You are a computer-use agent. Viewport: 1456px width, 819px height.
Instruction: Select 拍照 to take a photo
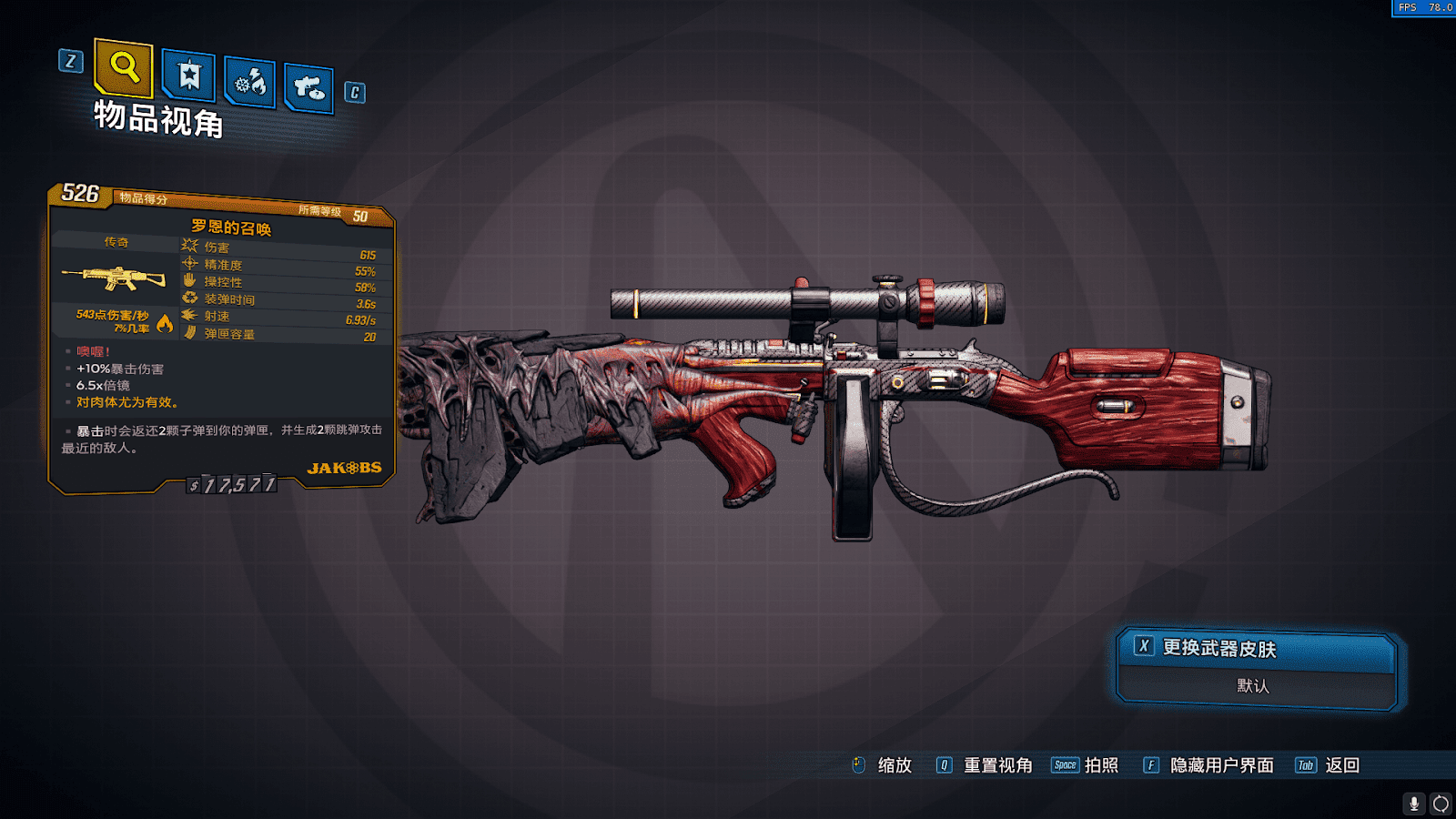pos(1101,765)
